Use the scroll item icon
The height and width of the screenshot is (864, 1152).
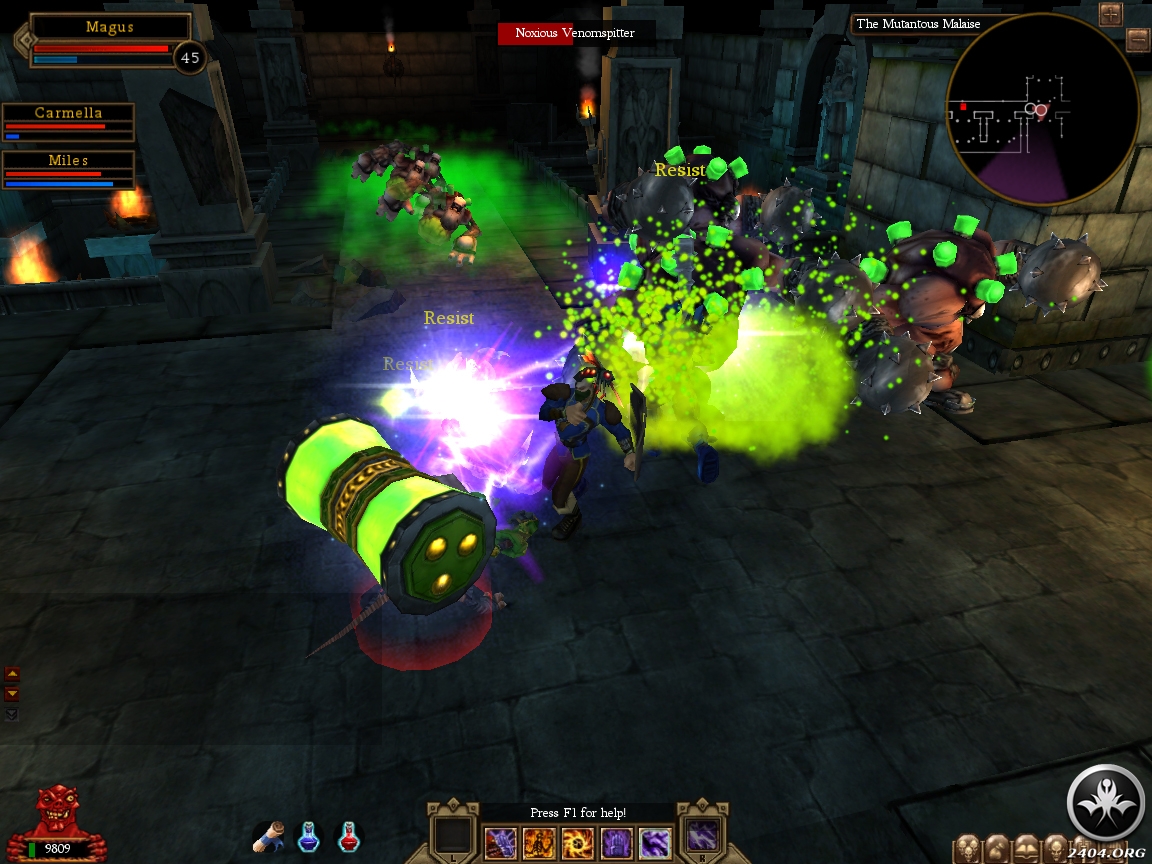[x=270, y=835]
